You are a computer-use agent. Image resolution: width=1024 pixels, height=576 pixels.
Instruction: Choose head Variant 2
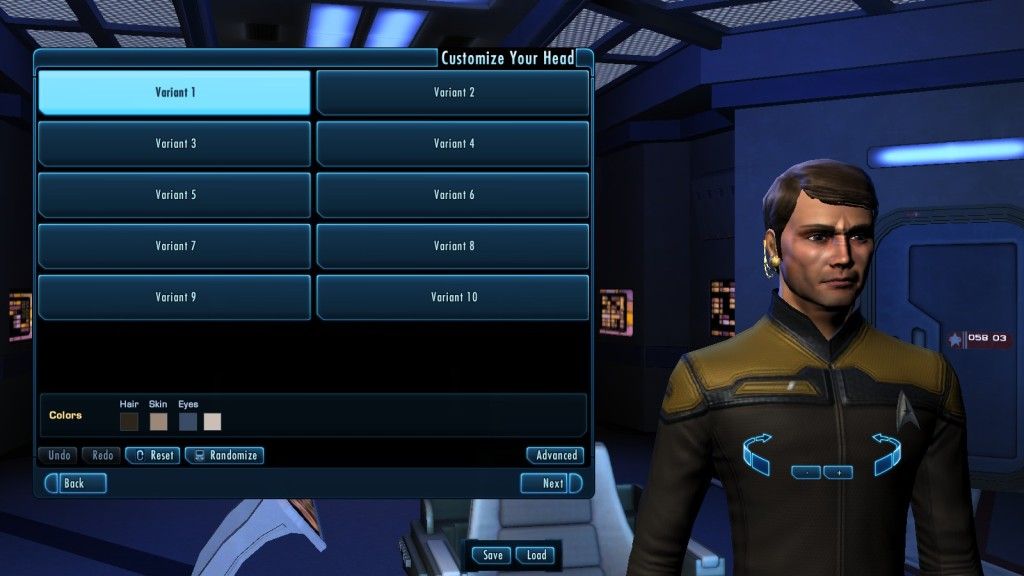coord(453,93)
